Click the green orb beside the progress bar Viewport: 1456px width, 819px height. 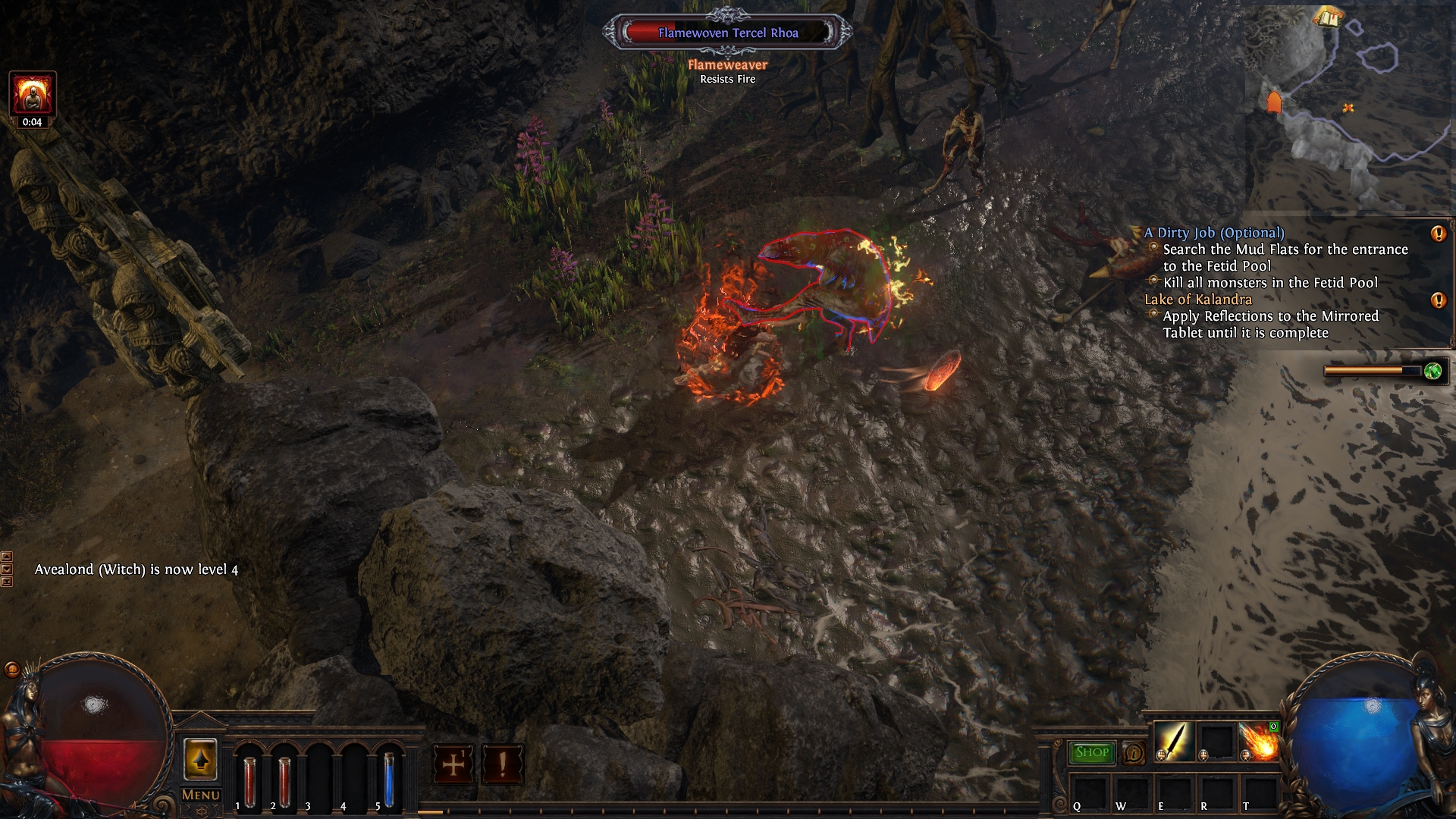click(1432, 371)
